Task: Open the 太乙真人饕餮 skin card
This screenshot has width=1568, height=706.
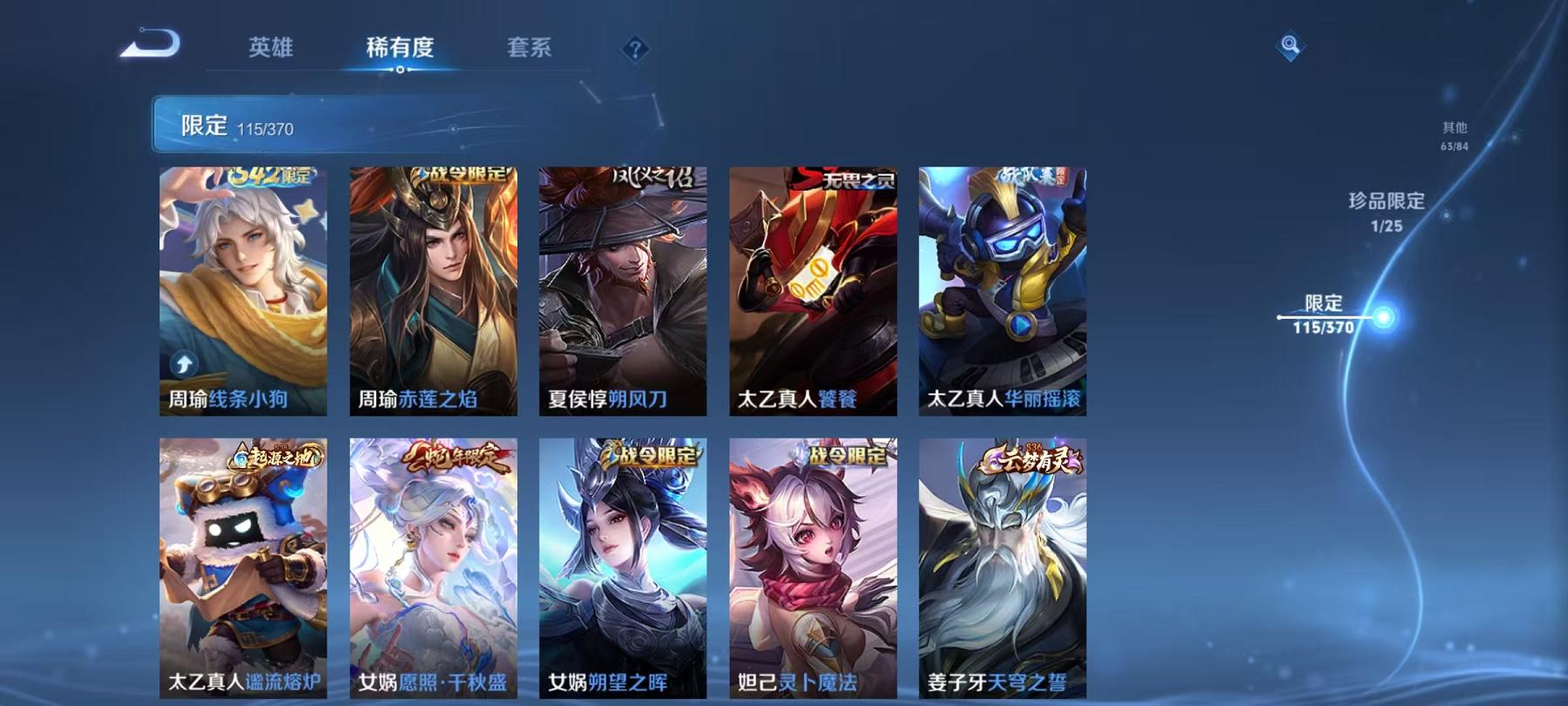Action: click(x=812, y=288)
